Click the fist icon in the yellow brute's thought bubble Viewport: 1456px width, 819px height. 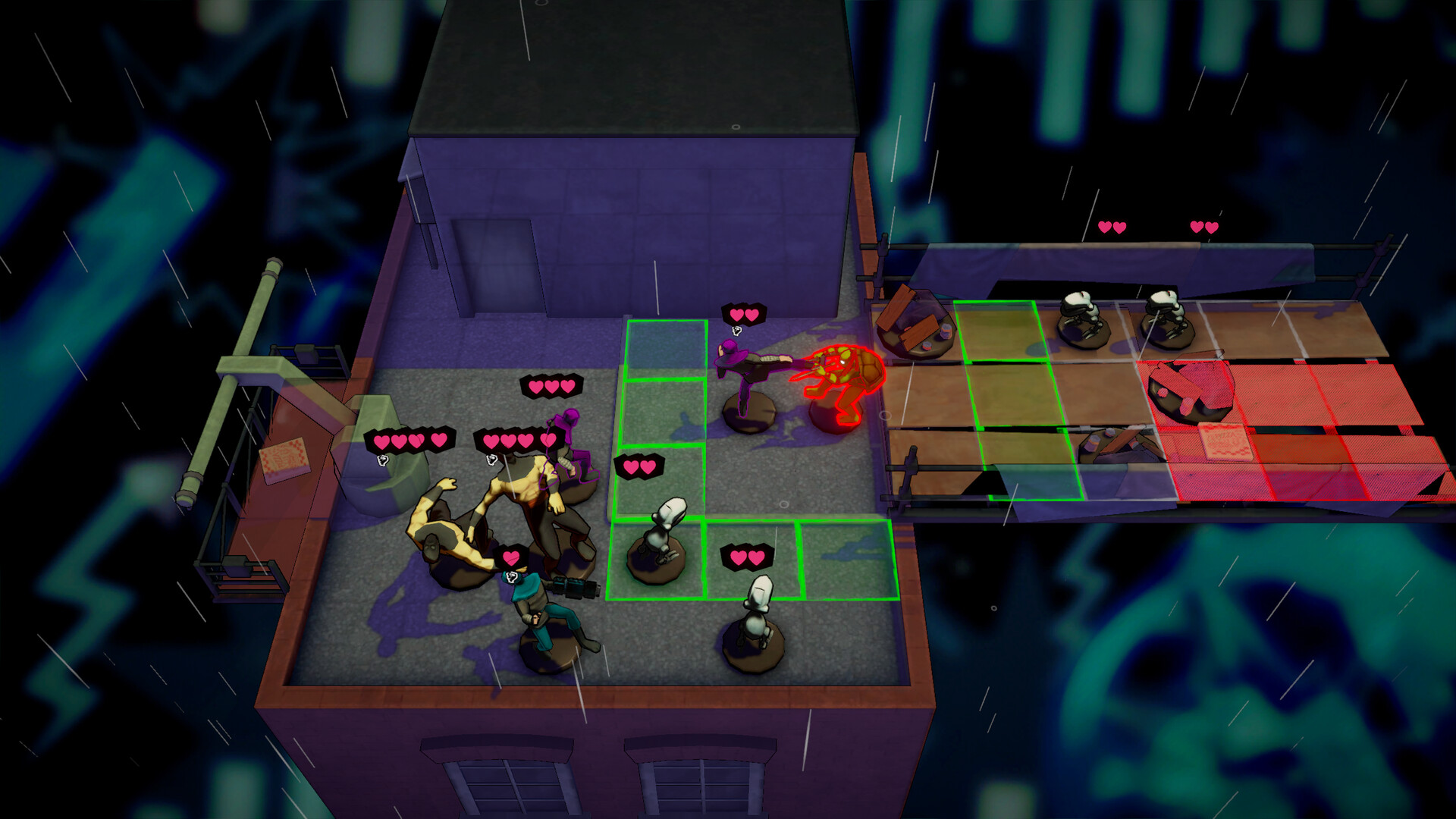(491, 460)
